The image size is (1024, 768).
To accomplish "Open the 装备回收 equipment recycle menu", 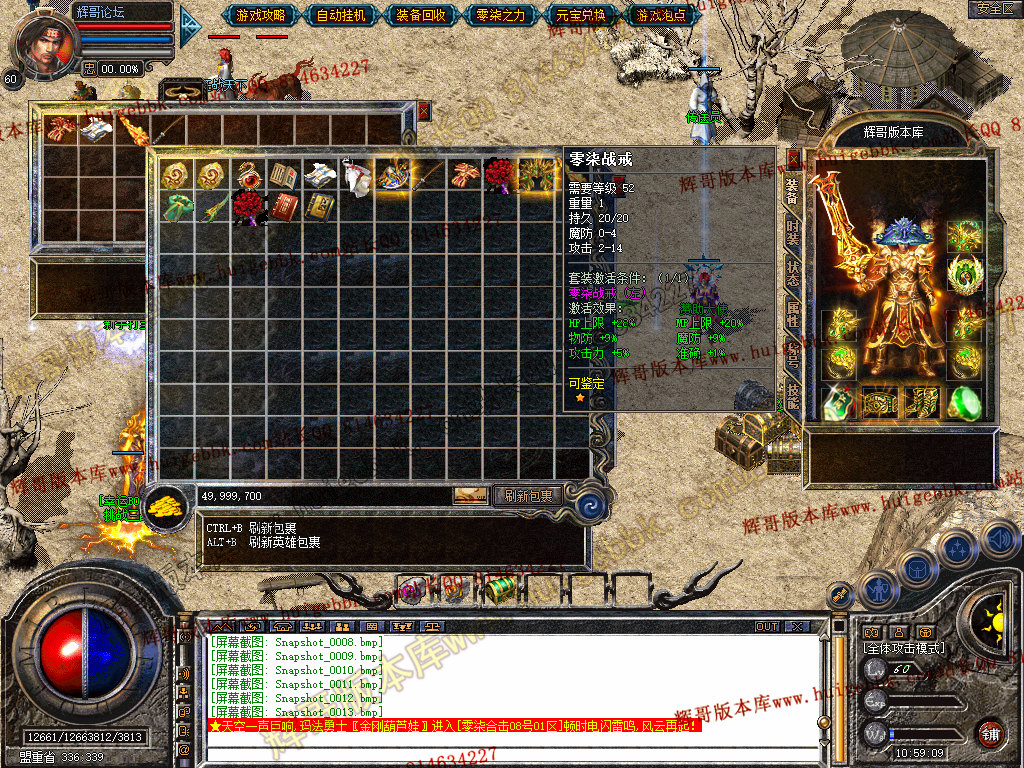I will point(421,15).
